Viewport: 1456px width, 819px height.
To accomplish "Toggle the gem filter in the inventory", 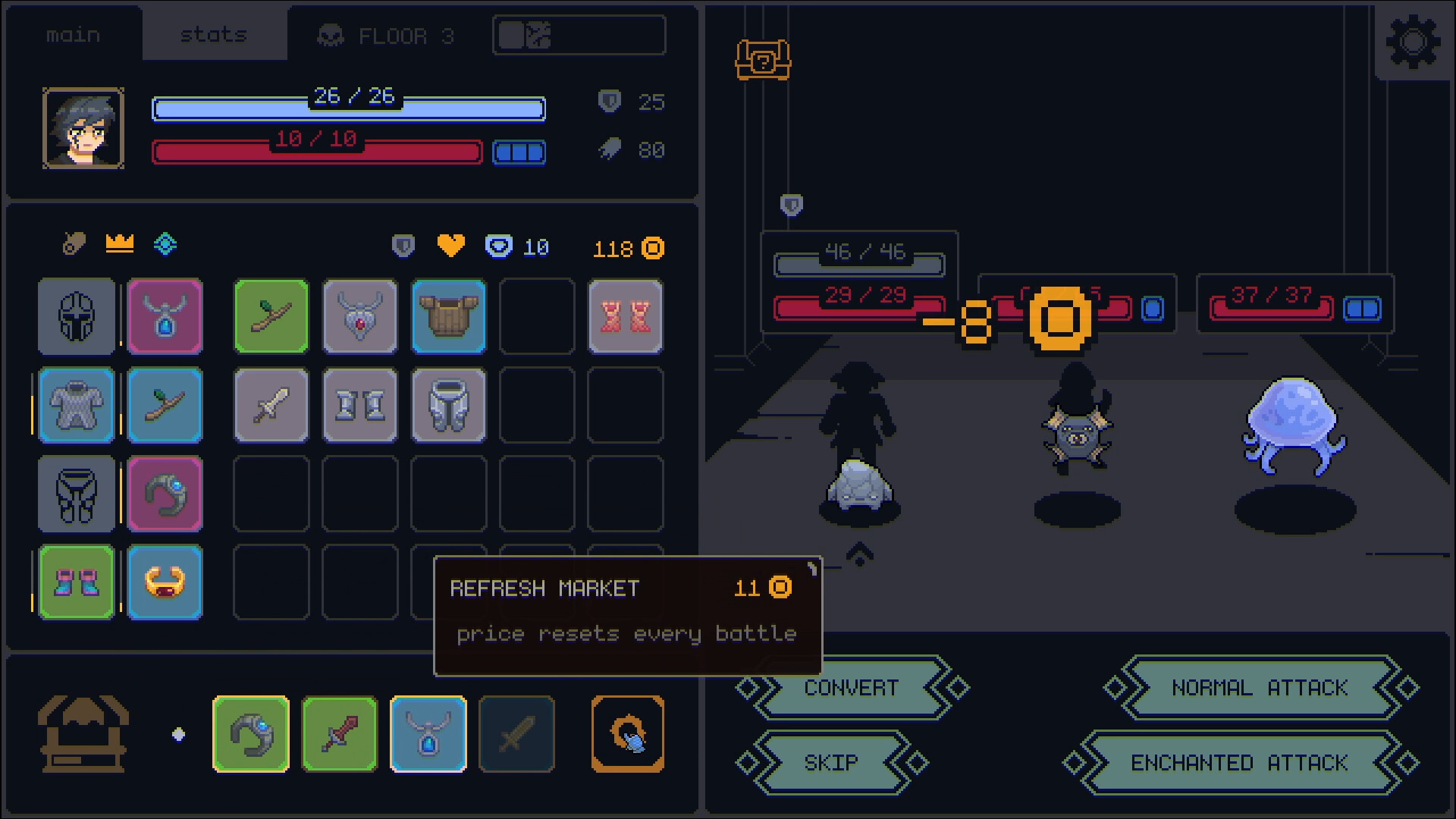I will pyautogui.click(x=165, y=243).
